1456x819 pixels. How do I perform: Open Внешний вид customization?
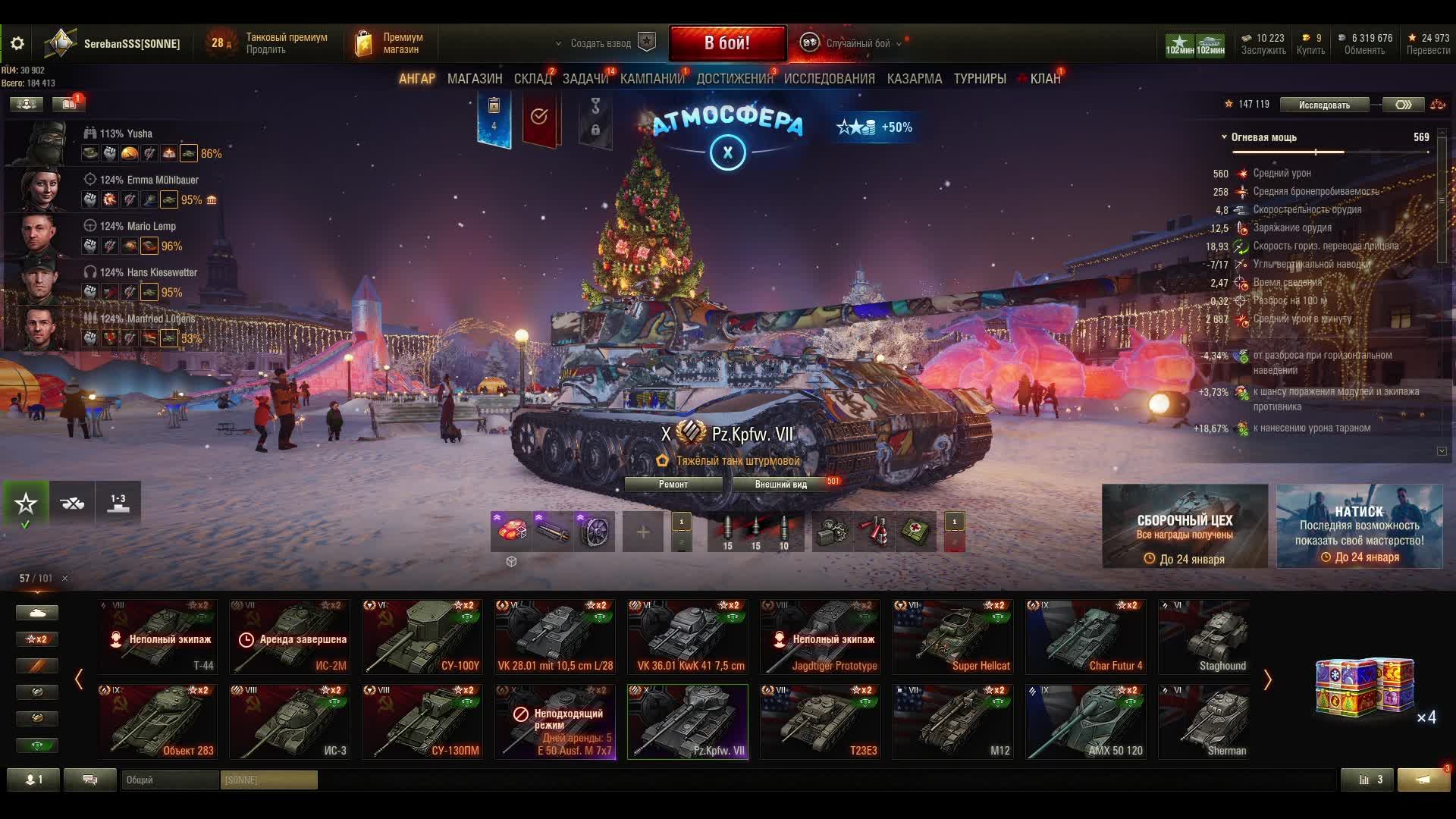[x=780, y=485]
